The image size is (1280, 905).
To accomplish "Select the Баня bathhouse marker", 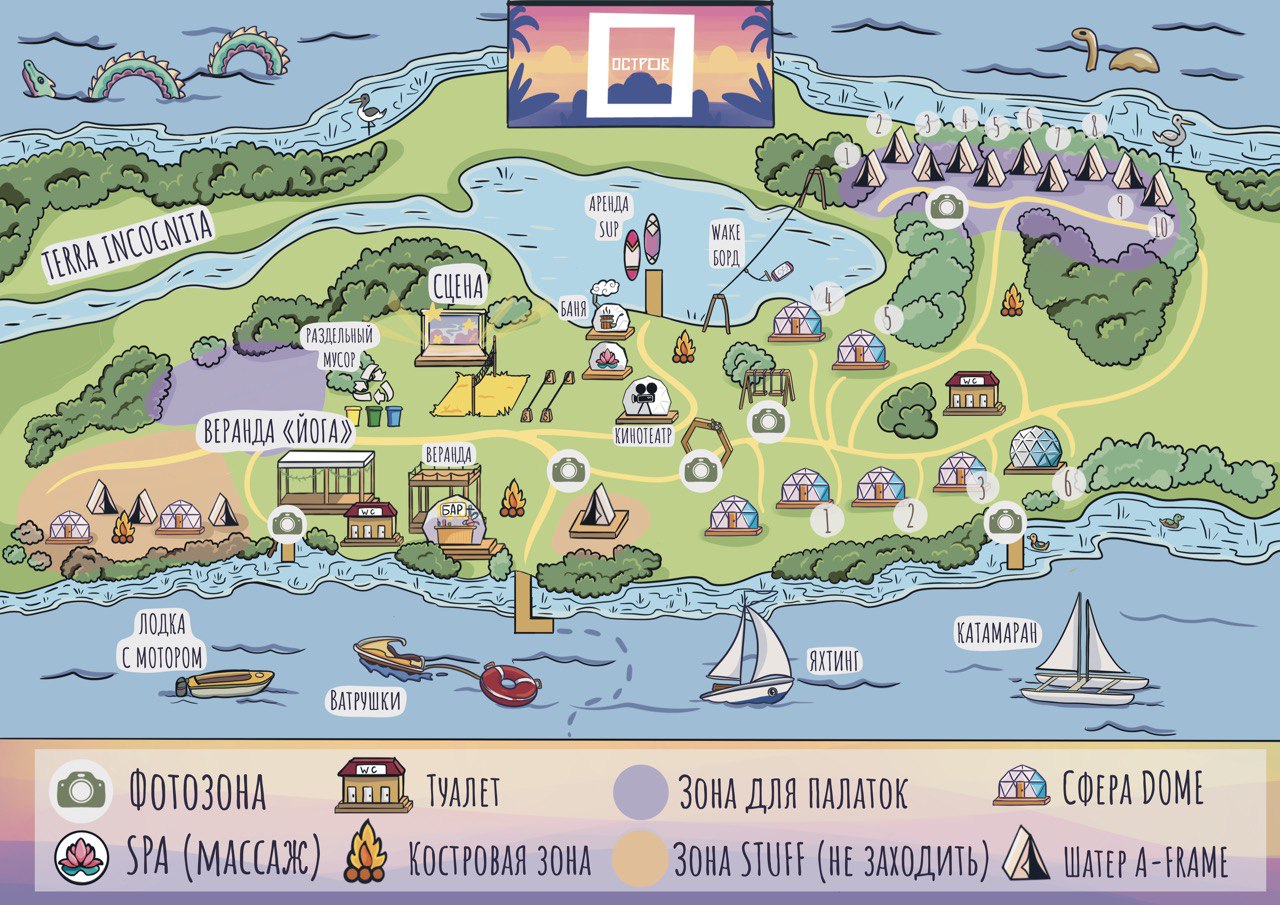I will tap(609, 317).
